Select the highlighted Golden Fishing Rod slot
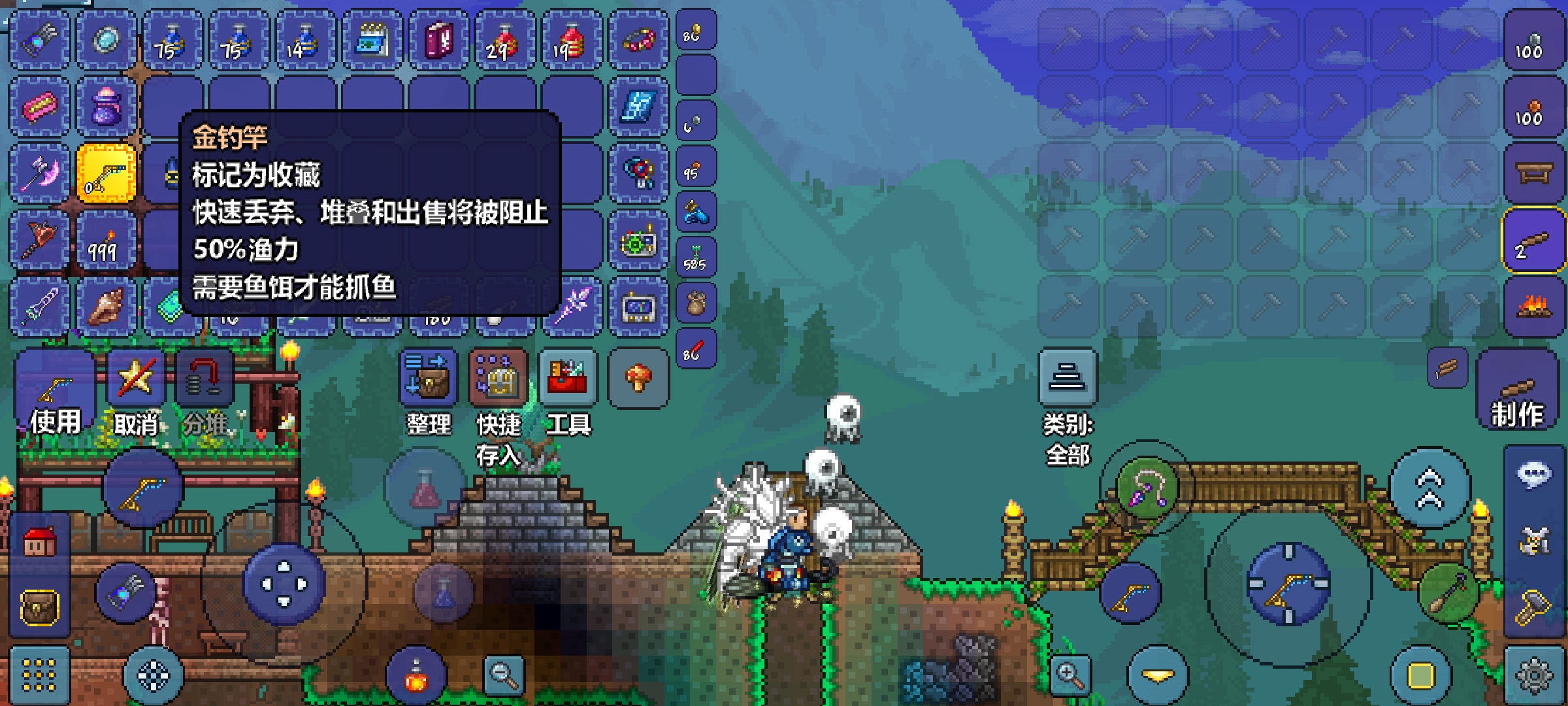 [106, 173]
